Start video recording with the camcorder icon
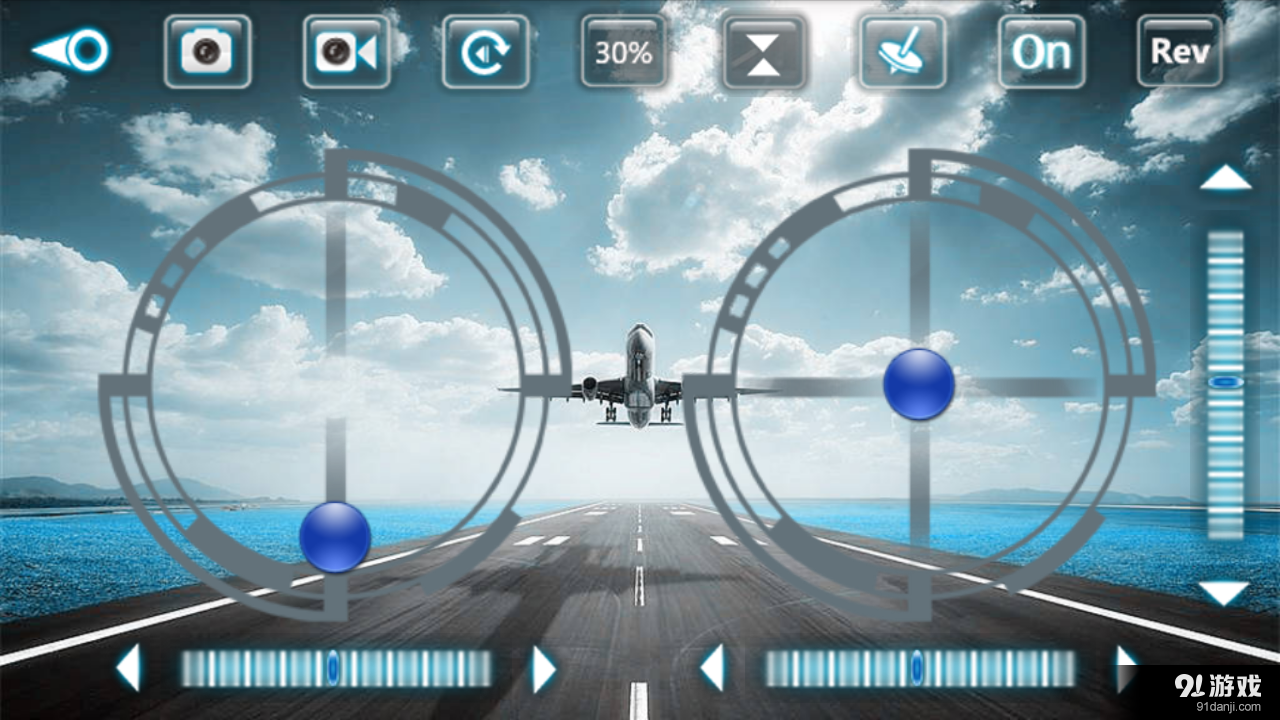Image resolution: width=1280 pixels, height=720 pixels. 347,53
